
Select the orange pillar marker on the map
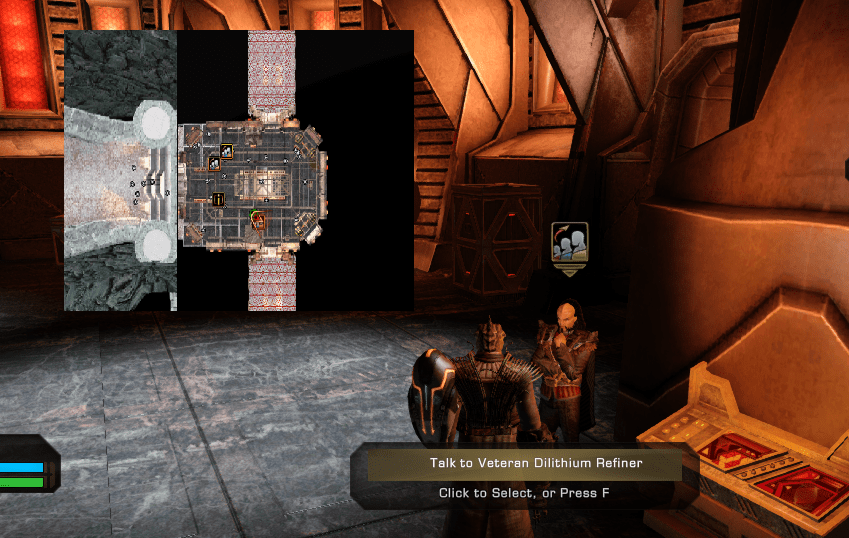click(218, 200)
